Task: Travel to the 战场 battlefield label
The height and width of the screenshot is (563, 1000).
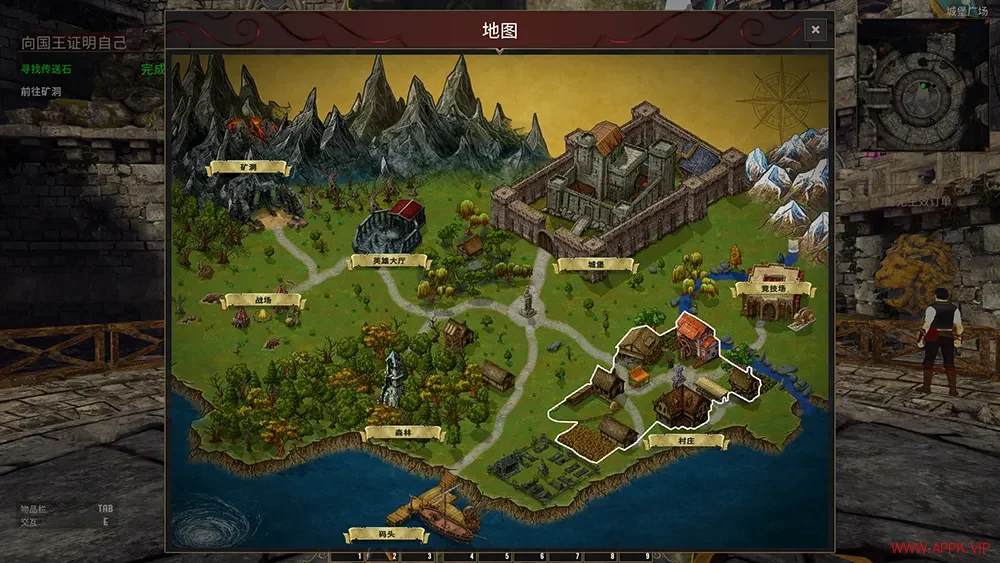Action: (x=263, y=300)
